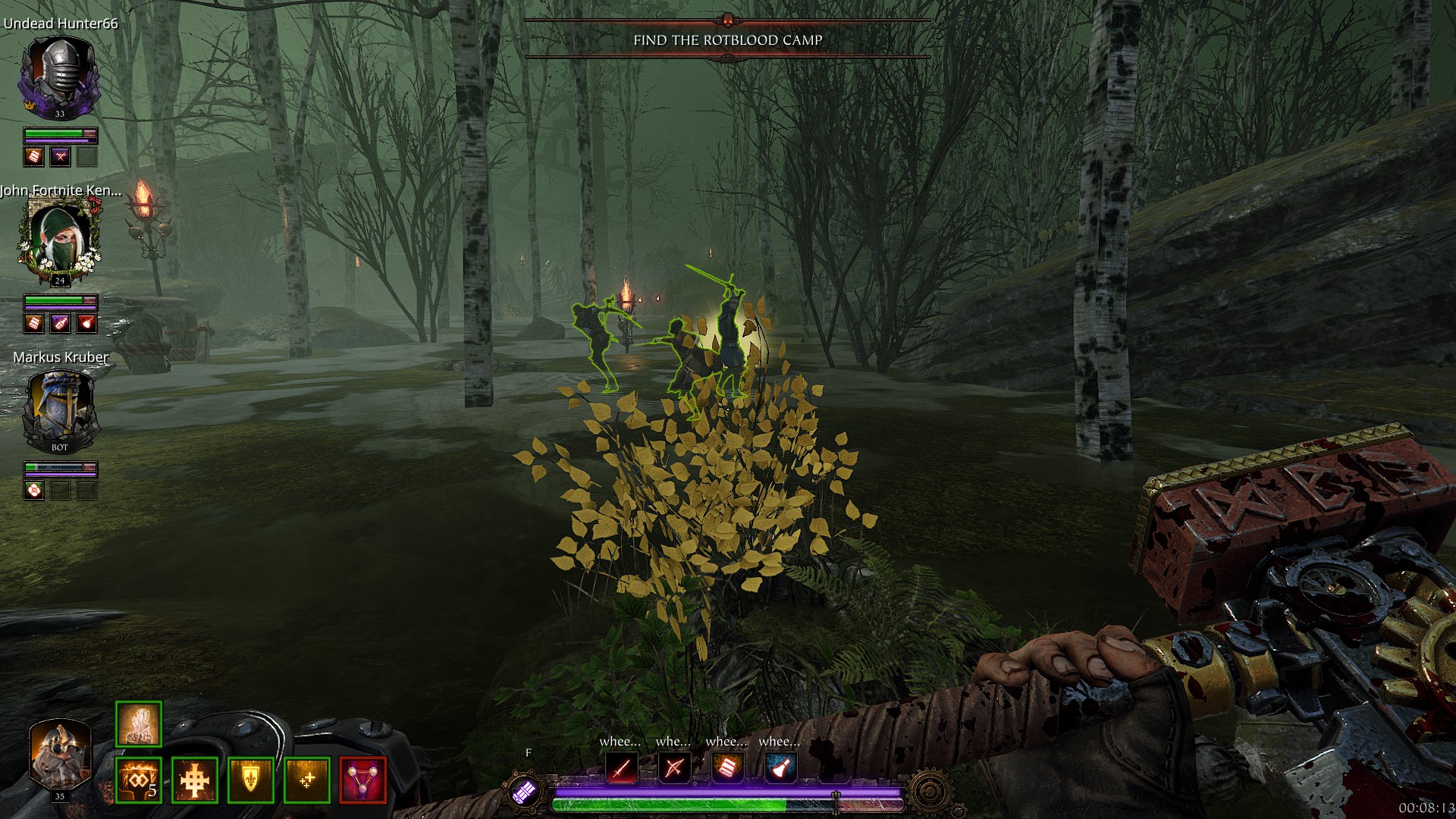Select the fiery cross buff icon

click(x=195, y=780)
